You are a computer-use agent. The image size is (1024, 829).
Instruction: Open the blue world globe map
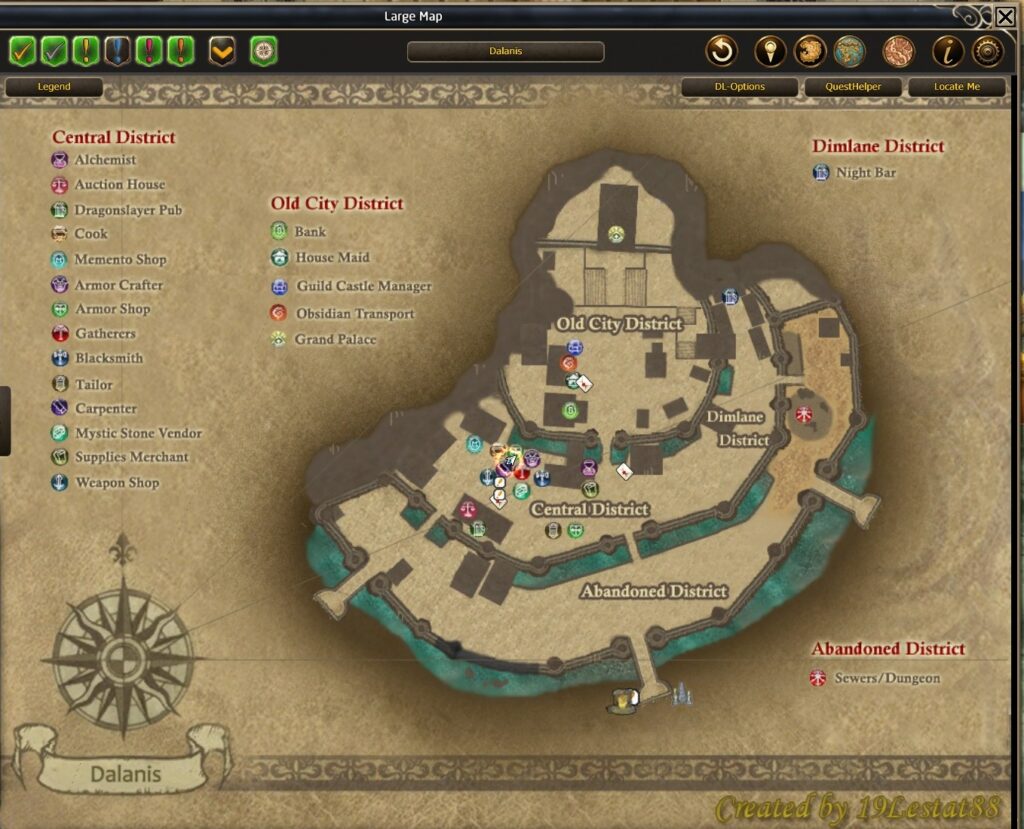(x=849, y=51)
